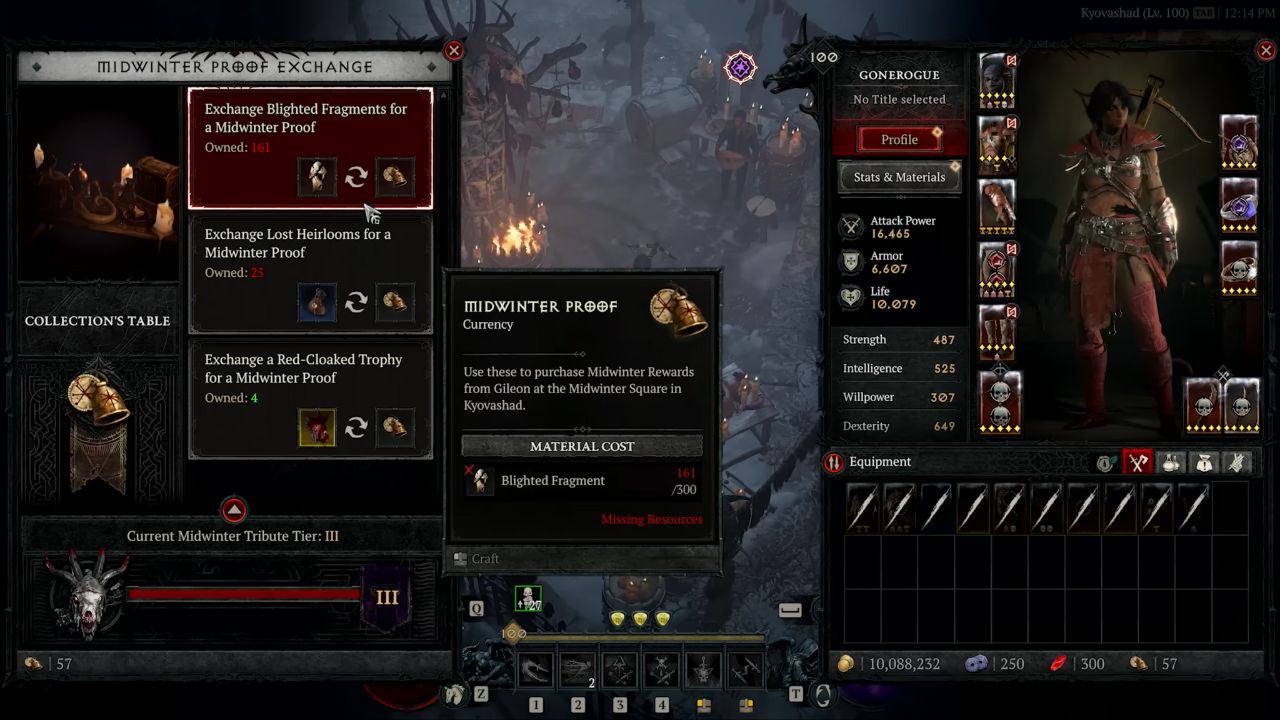
Task: Switch to the Profile tab
Action: point(898,139)
